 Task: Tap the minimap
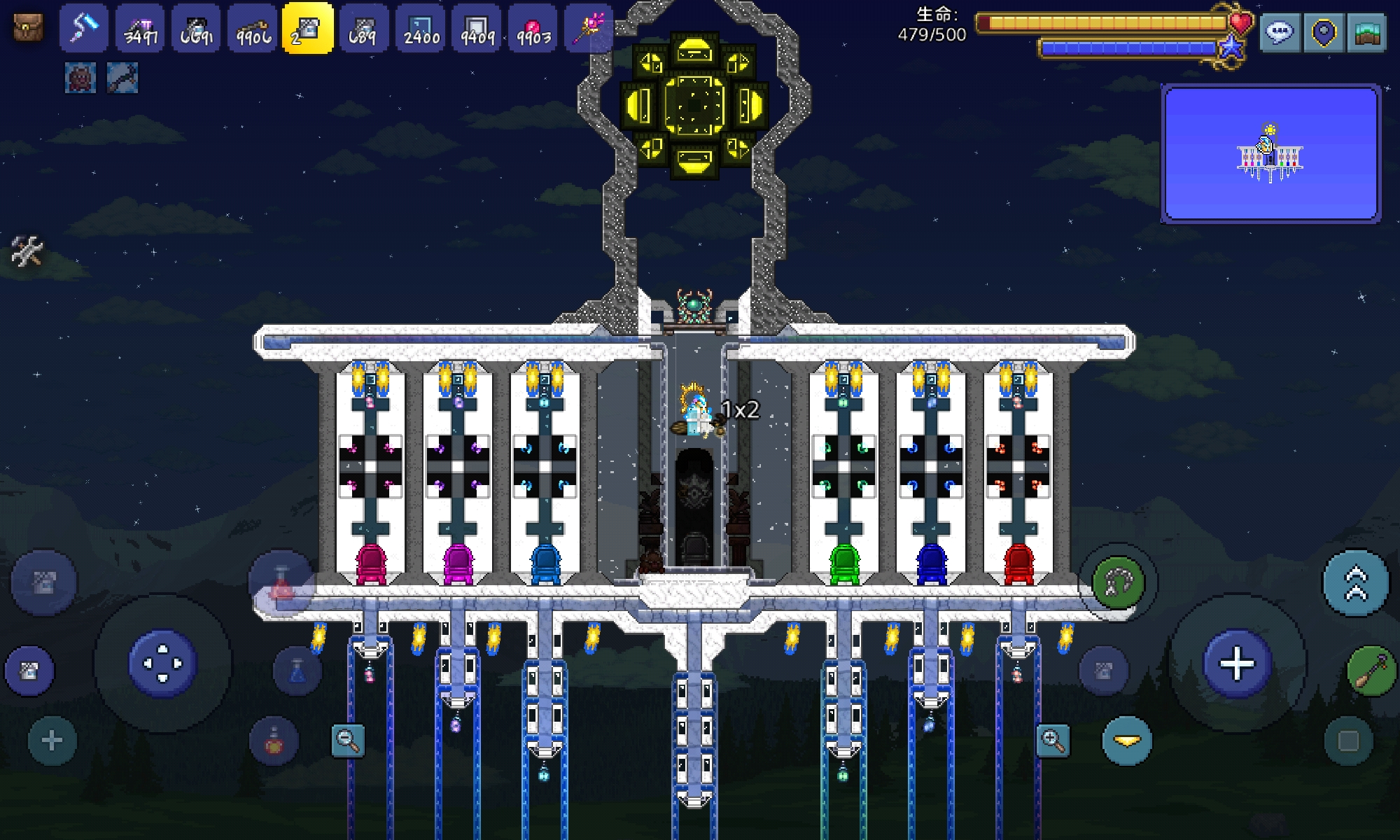[x=1270, y=153]
